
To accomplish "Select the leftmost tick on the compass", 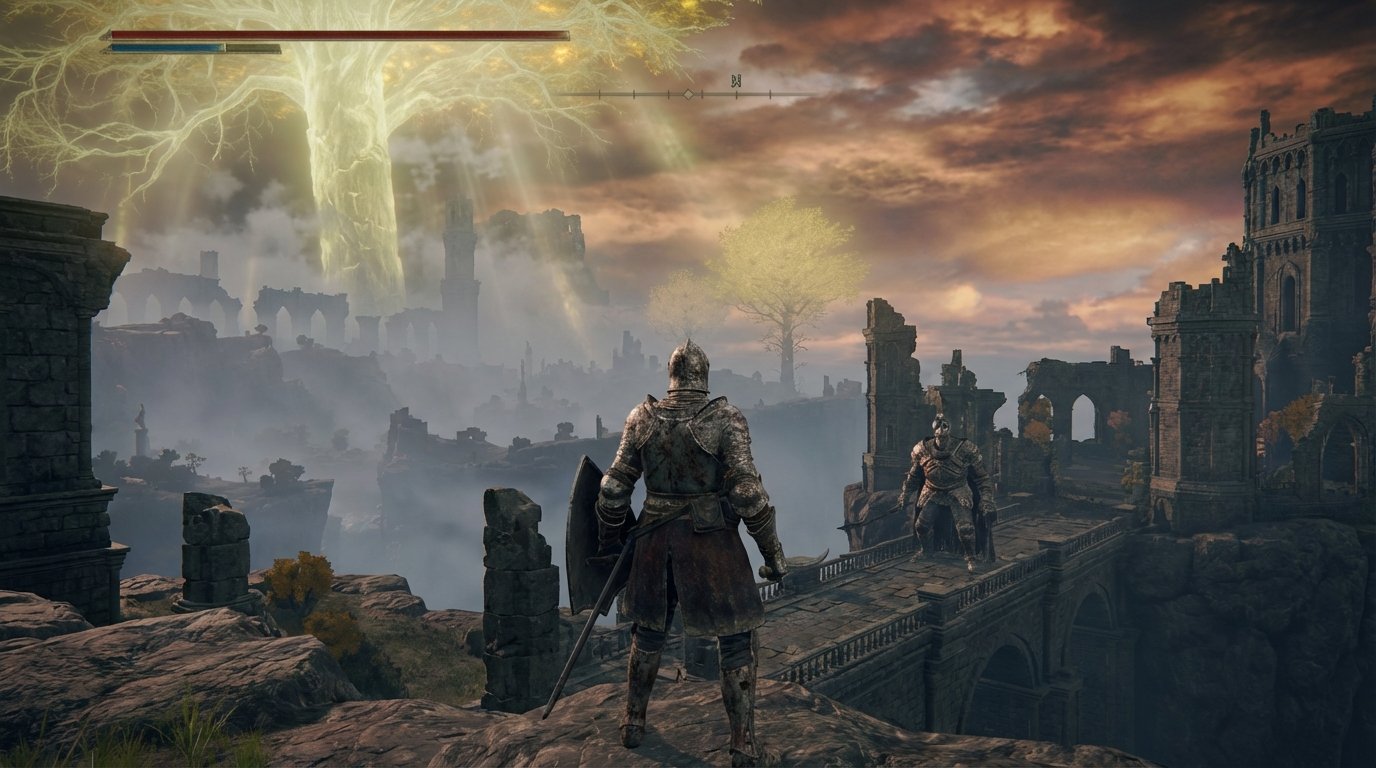I will pyautogui.click(x=599, y=93).
